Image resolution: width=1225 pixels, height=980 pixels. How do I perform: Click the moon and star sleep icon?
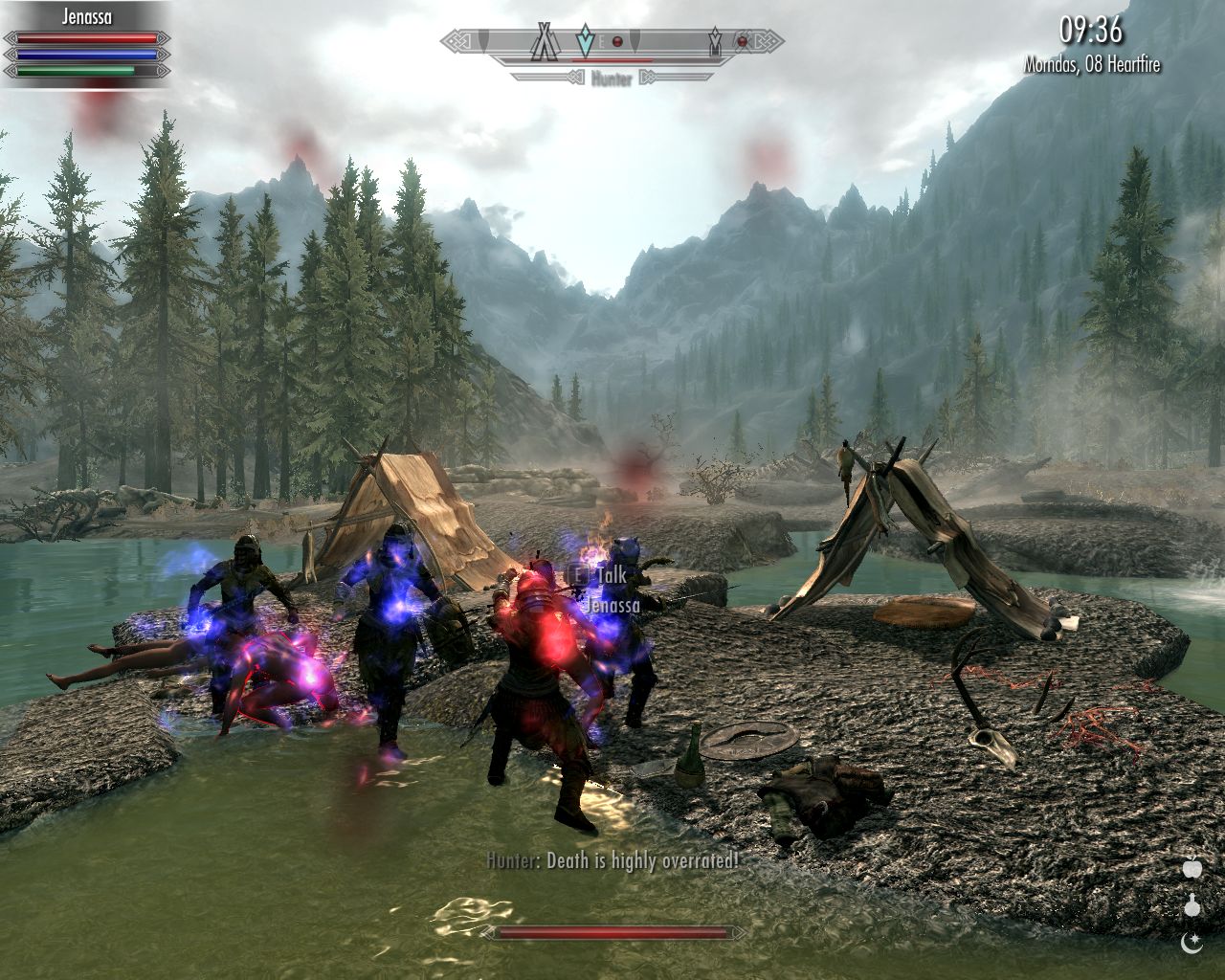pyautogui.click(x=1192, y=943)
